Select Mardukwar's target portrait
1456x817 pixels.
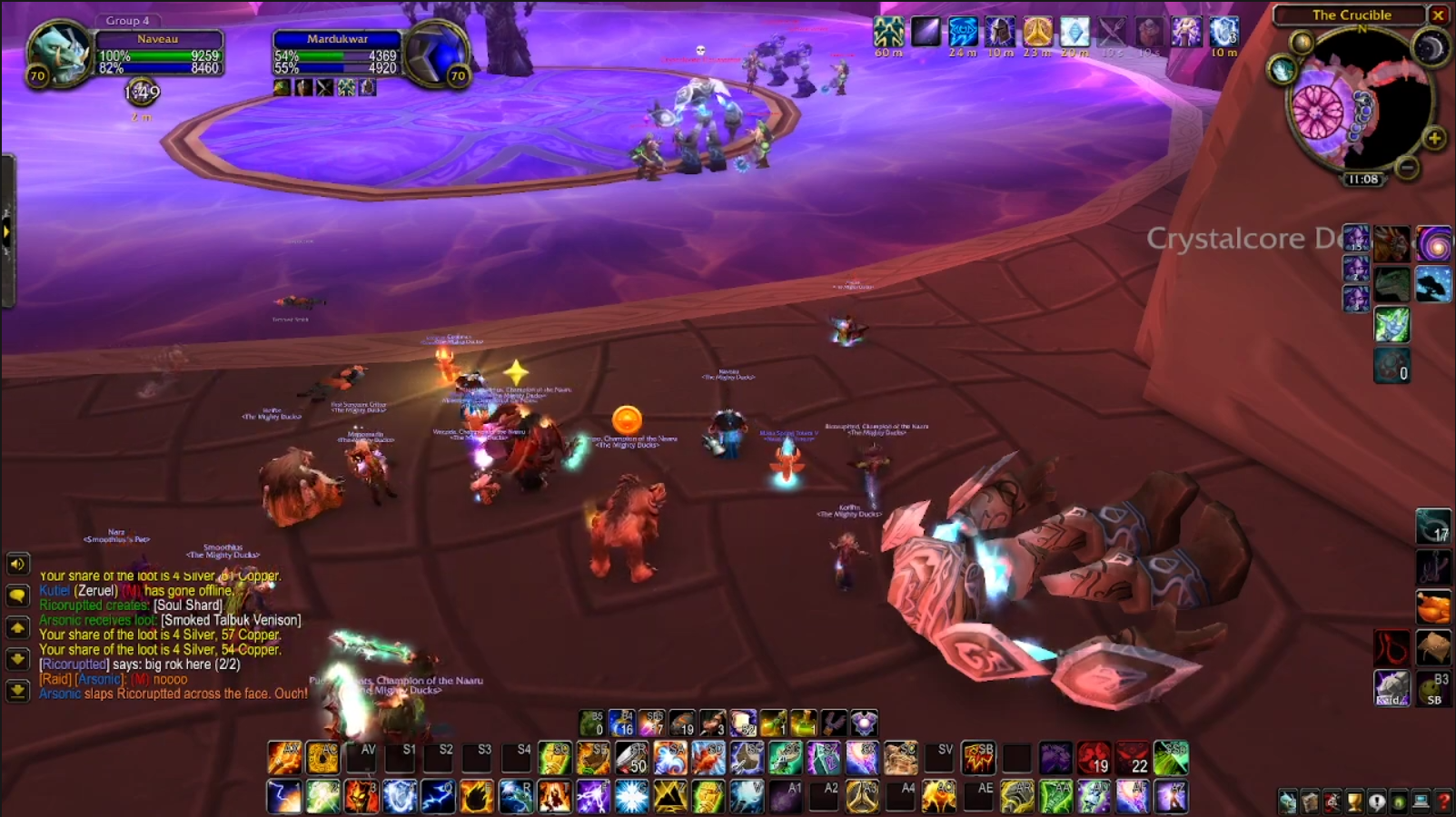[x=437, y=54]
